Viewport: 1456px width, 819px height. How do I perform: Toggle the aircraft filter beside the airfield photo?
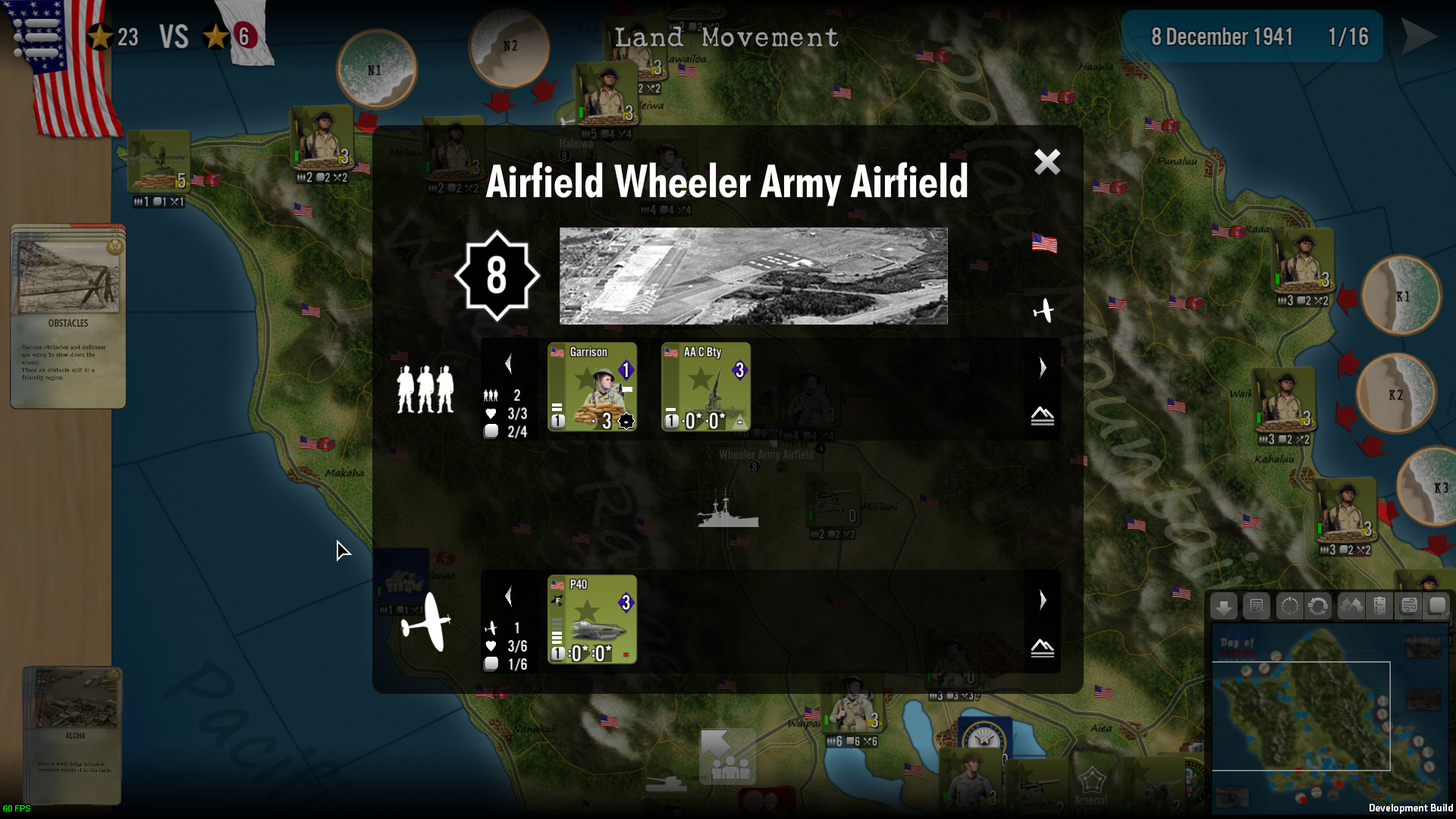tap(1044, 310)
